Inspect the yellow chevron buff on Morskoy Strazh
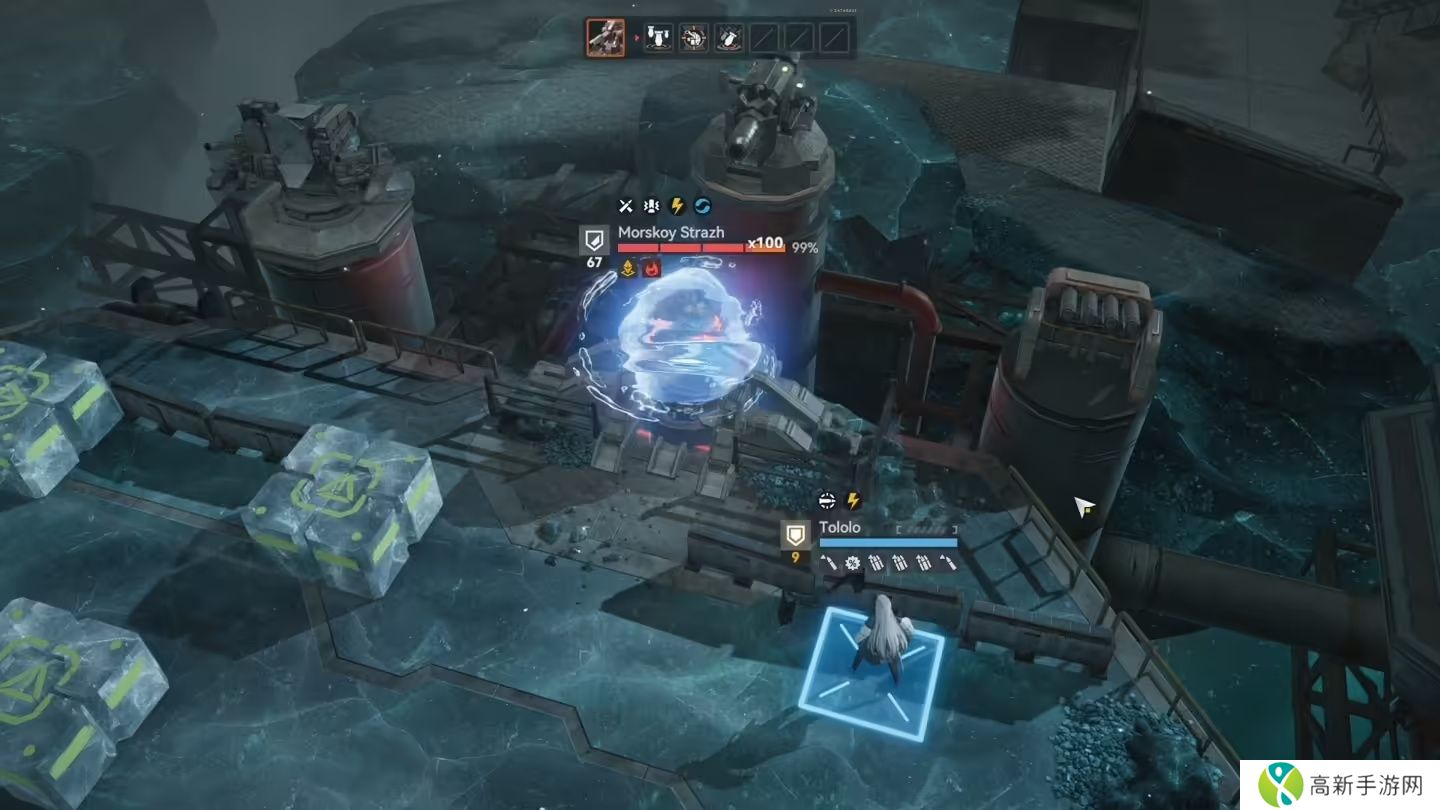The image size is (1440, 810). 628,268
